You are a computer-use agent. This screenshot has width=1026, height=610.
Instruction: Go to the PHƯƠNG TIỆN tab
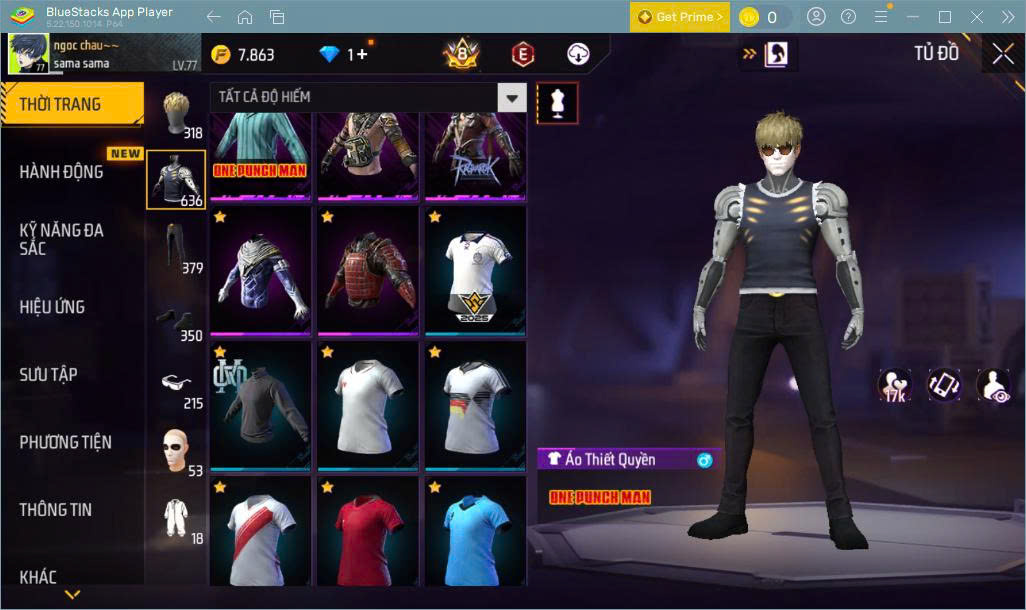point(66,442)
